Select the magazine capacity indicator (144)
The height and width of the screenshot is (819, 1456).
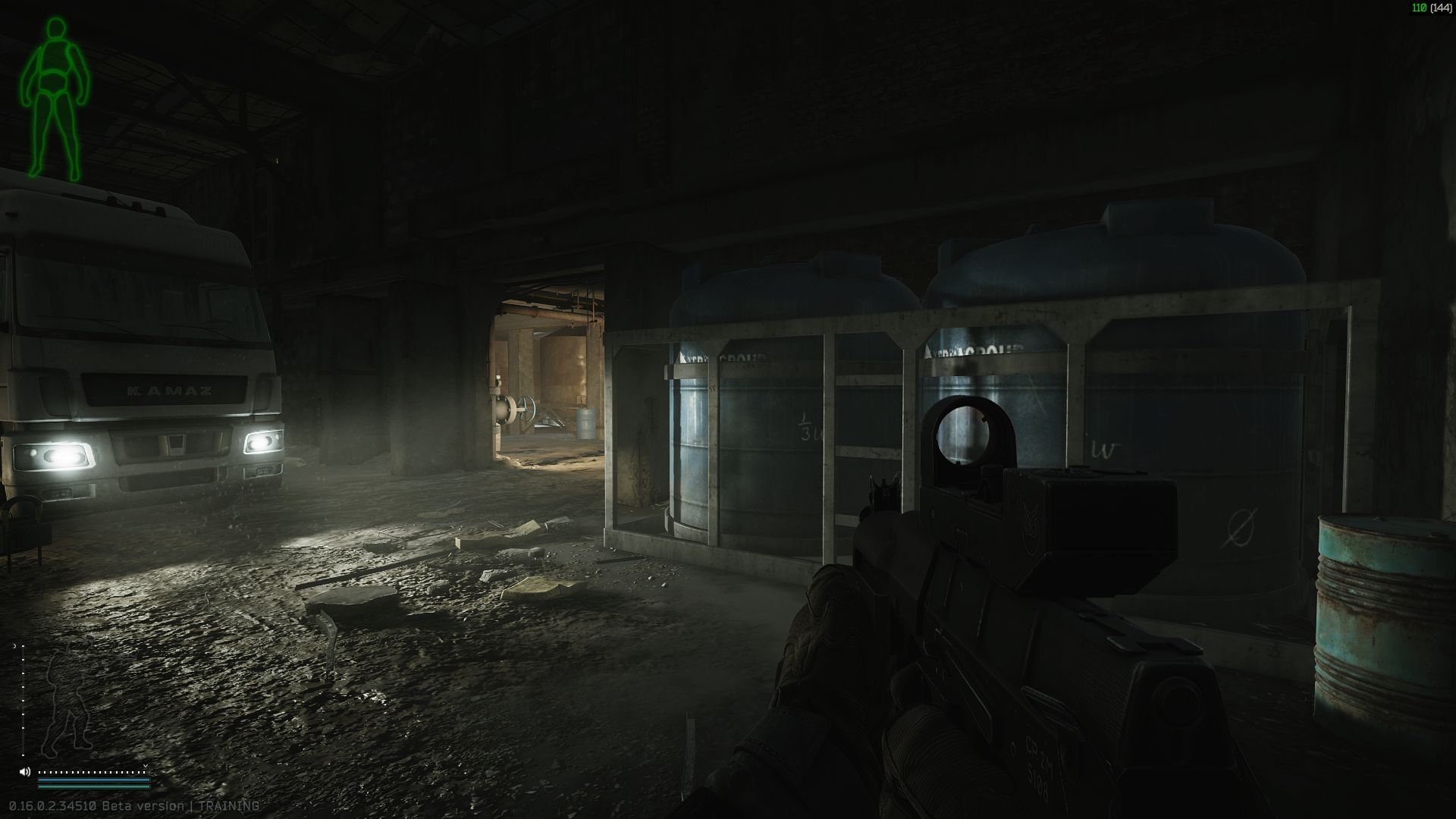pos(1440,8)
